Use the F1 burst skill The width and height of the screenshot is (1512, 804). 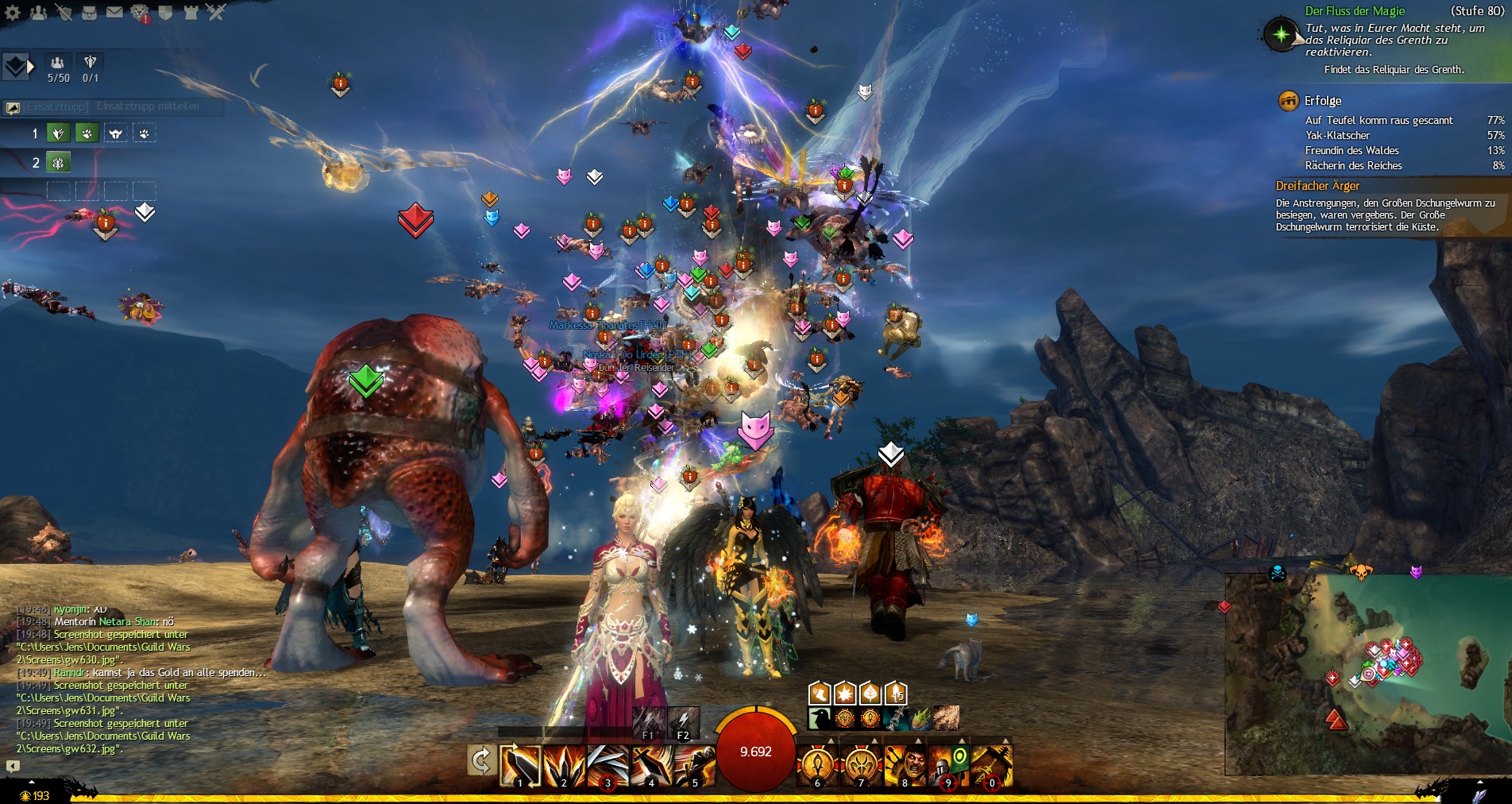click(x=649, y=722)
